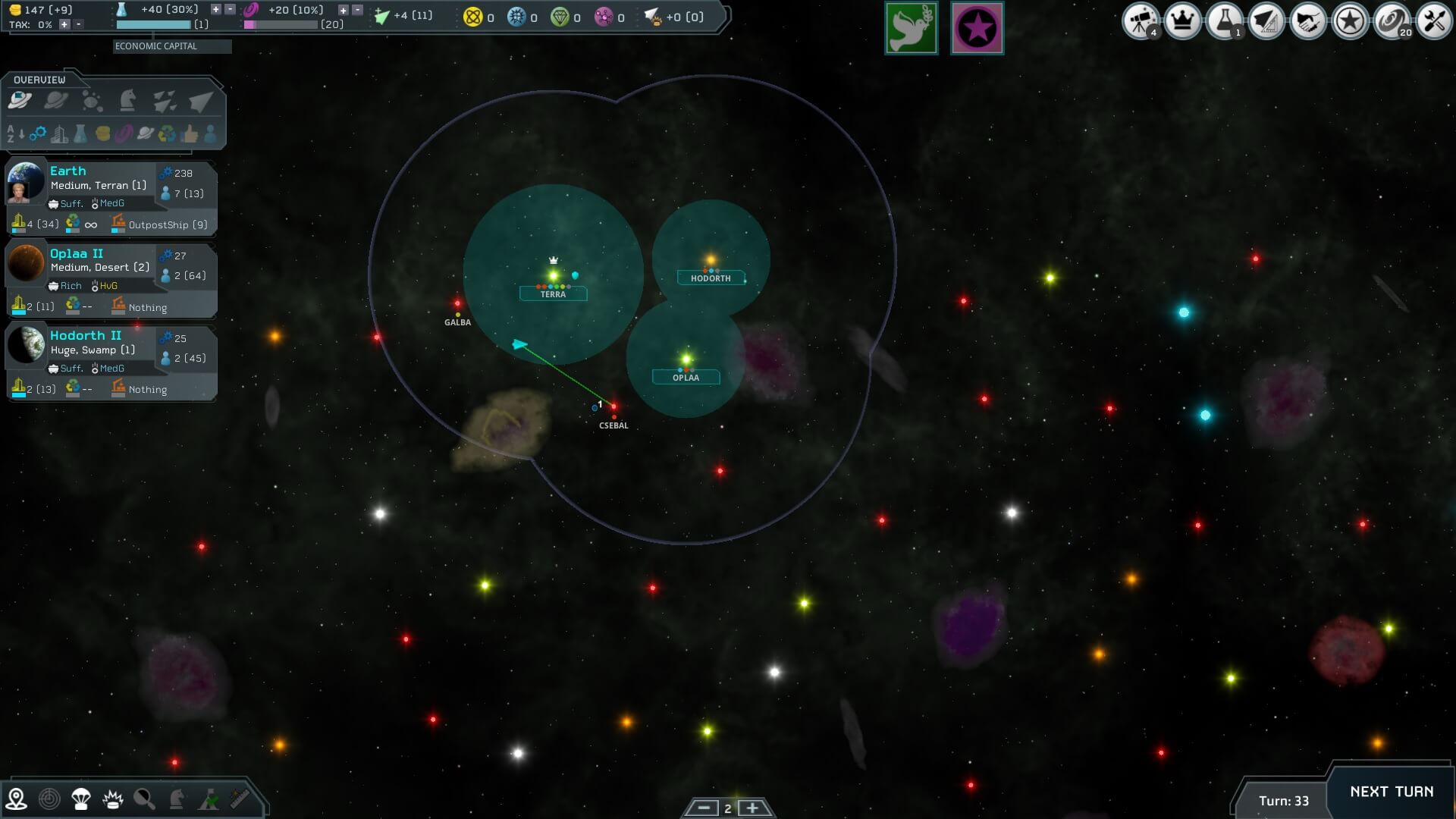This screenshot has height=819, width=1456.
Task: Open the galaxy spiral screen
Action: (x=1392, y=20)
